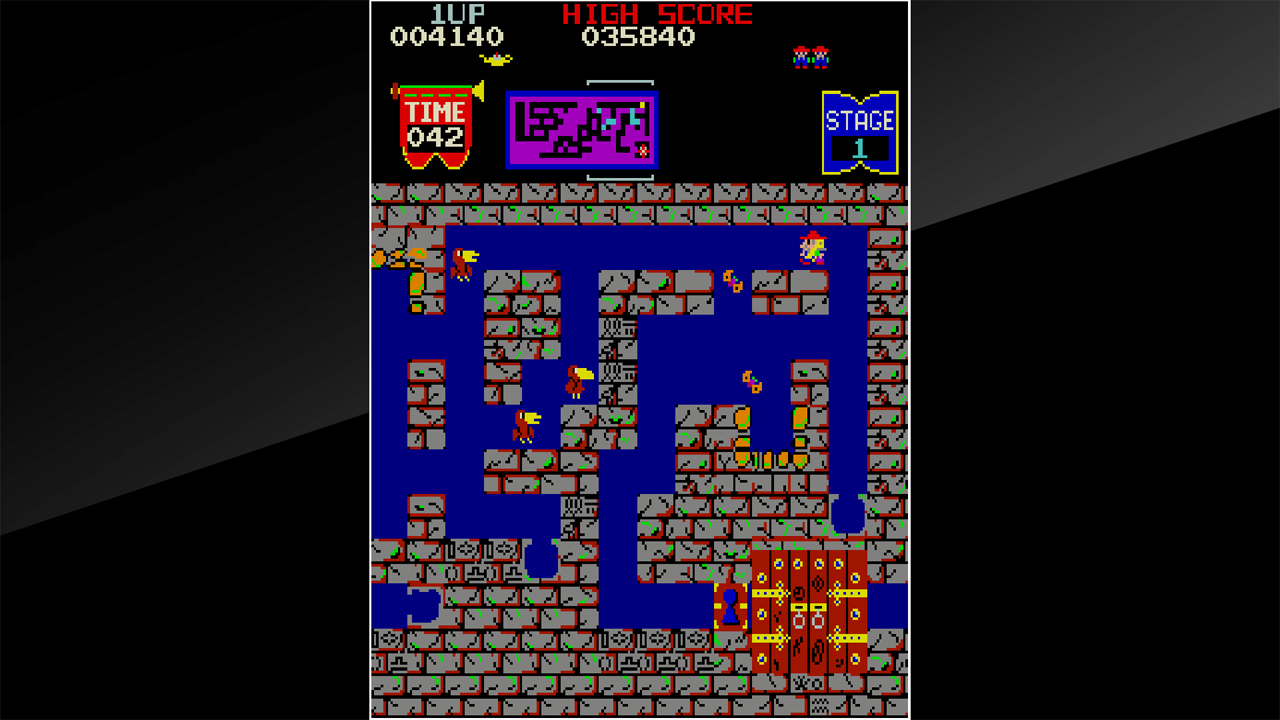The width and height of the screenshot is (1280, 720).
Task: Click the large red wooden door
Action: [x=810, y=610]
